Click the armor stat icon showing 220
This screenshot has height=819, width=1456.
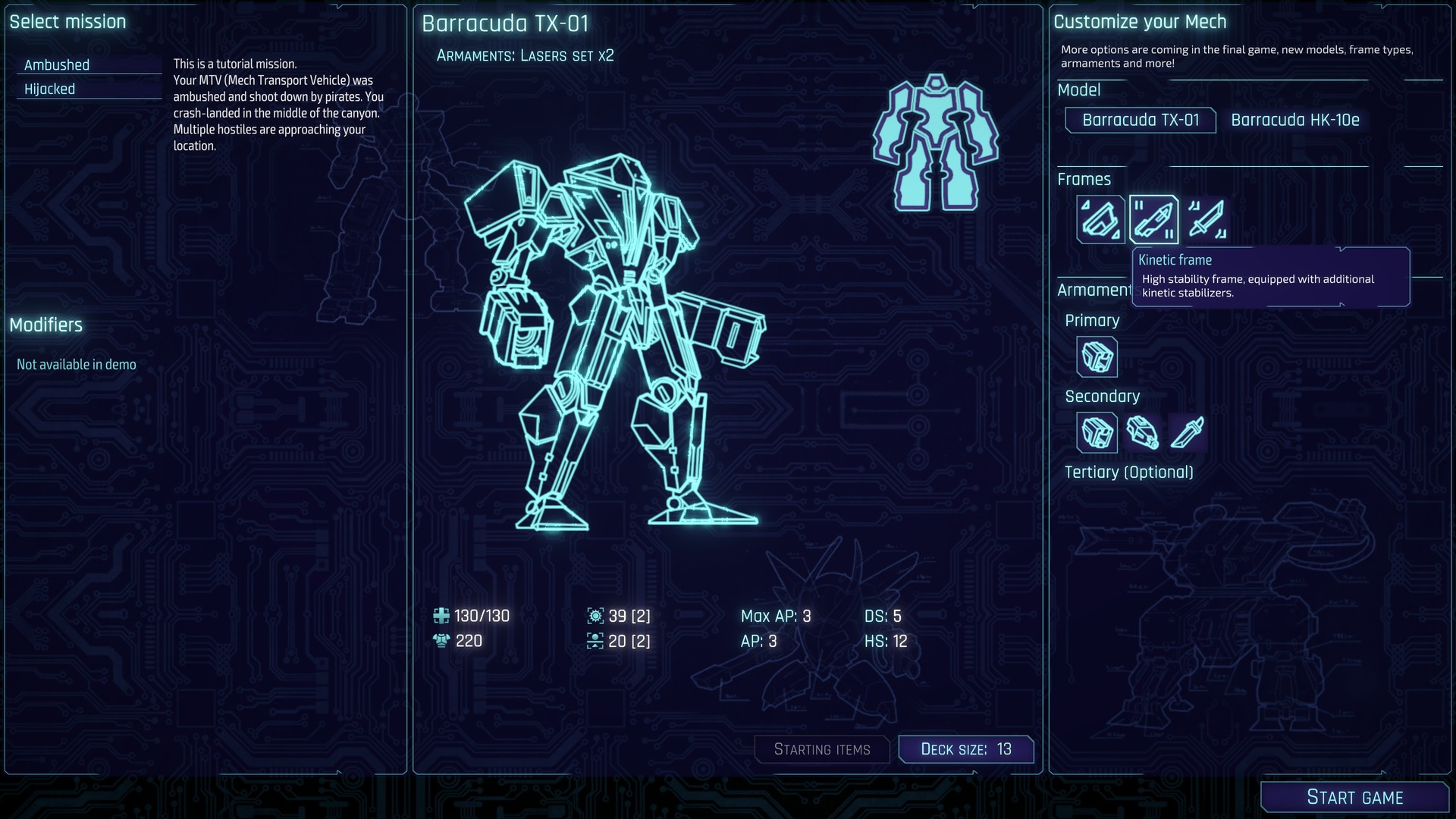(x=442, y=641)
